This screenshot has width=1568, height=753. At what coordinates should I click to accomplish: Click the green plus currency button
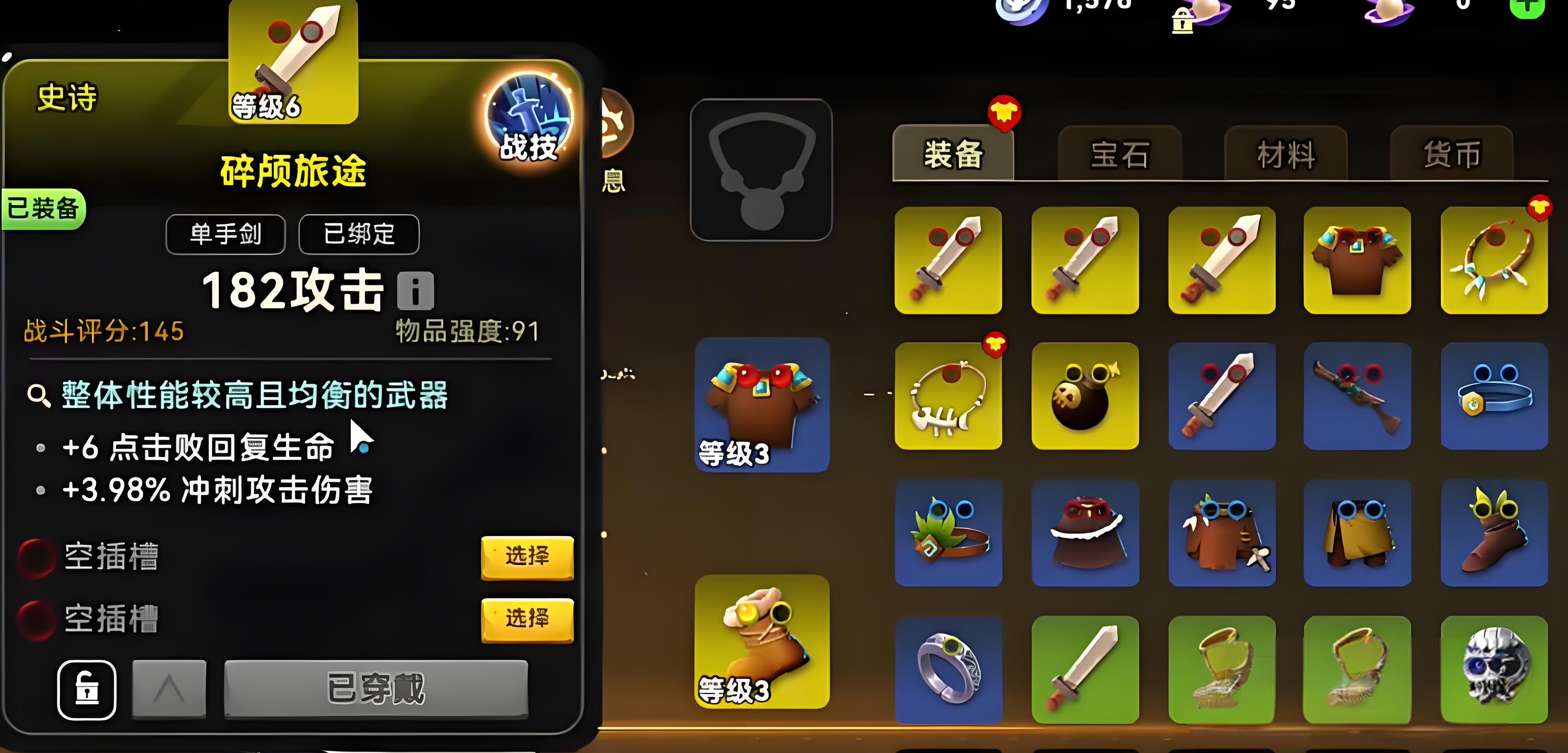click(x=1527, y=7)
